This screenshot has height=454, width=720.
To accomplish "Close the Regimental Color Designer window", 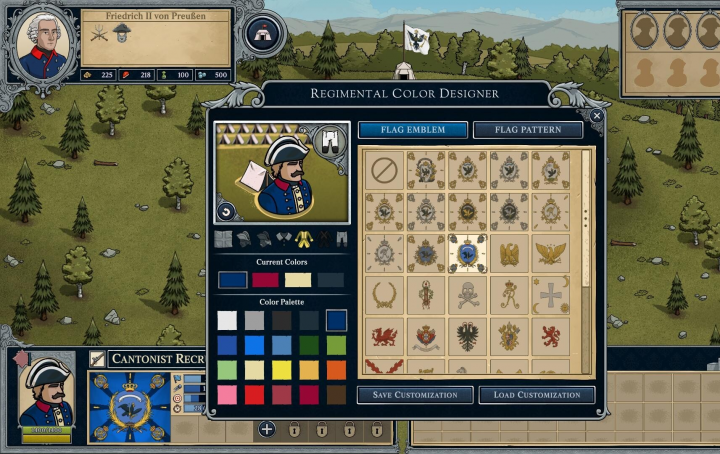I will click(x=597, y=116).
